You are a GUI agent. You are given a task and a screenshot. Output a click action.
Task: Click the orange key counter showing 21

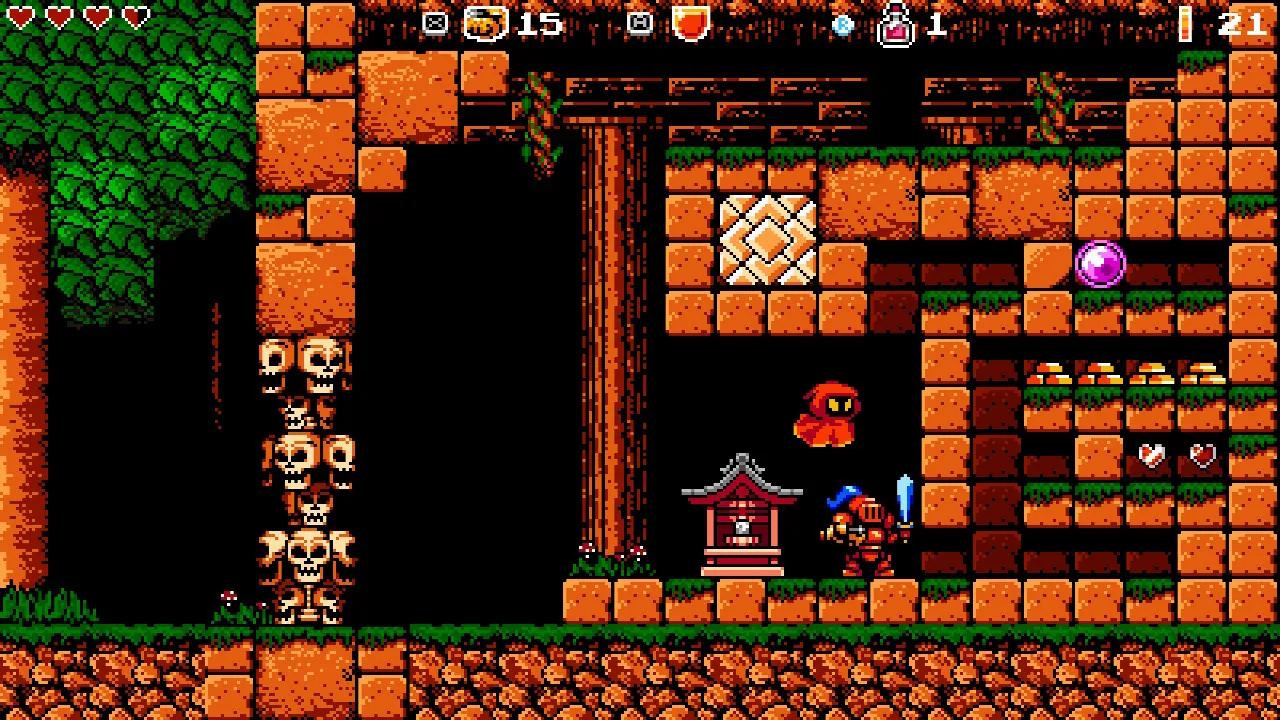point(1243,25)
